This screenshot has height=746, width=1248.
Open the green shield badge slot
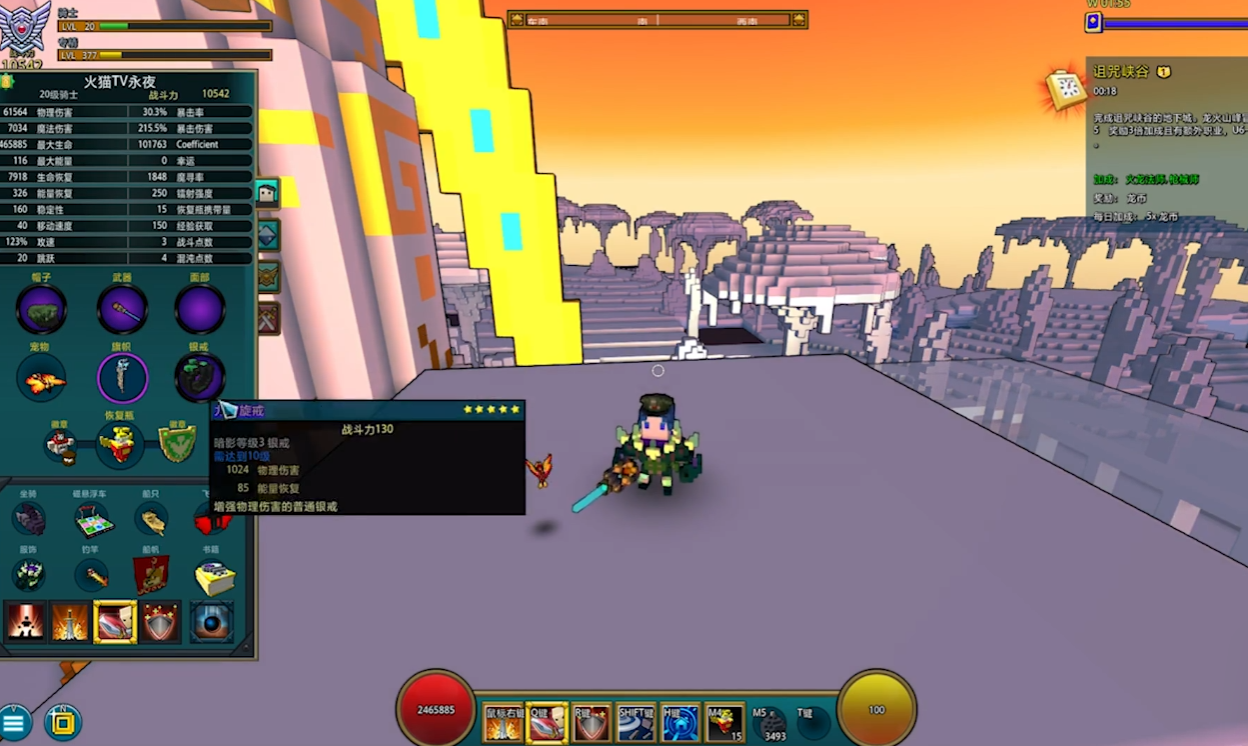(178, 444)
